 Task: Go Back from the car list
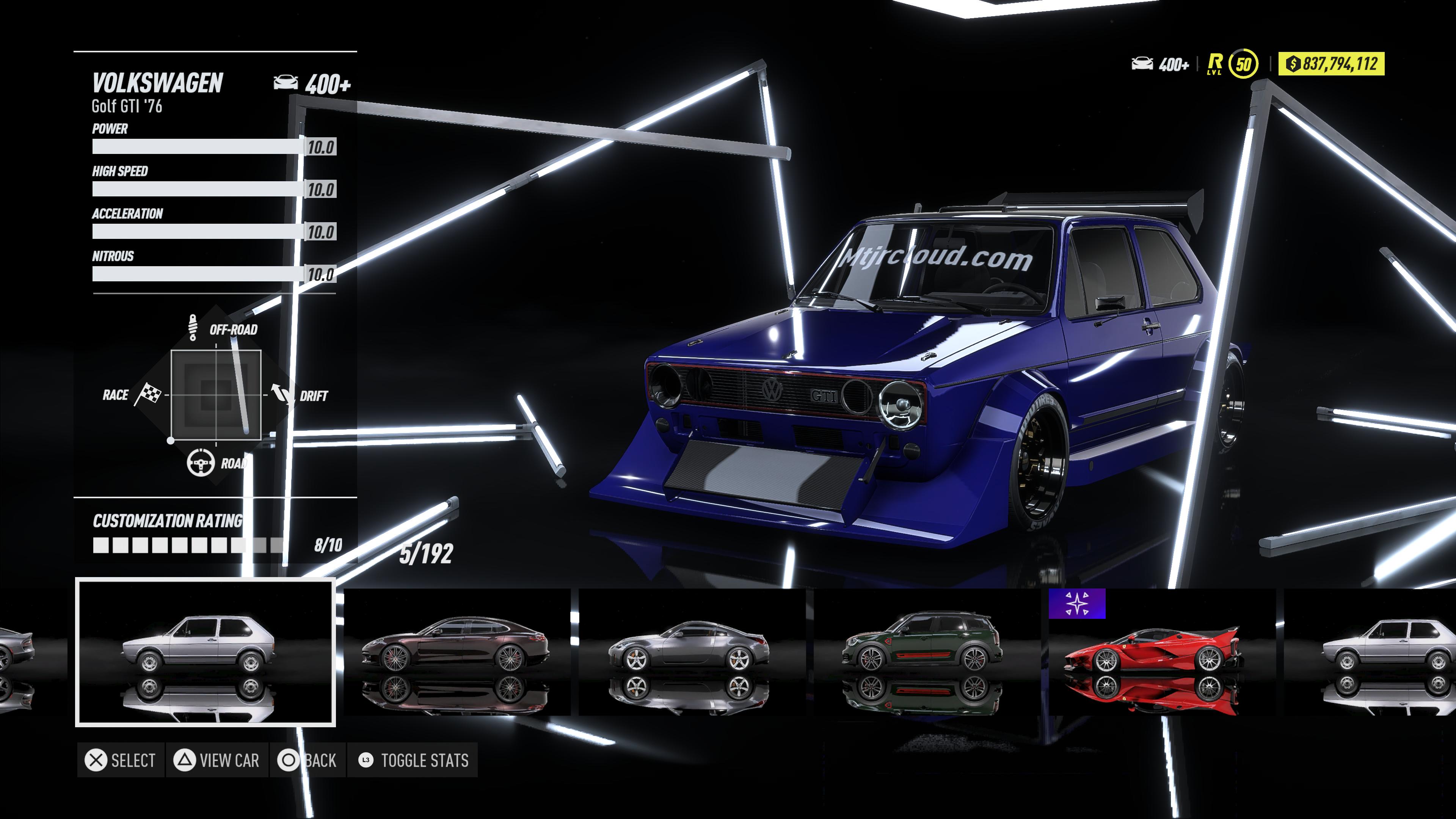308,760
